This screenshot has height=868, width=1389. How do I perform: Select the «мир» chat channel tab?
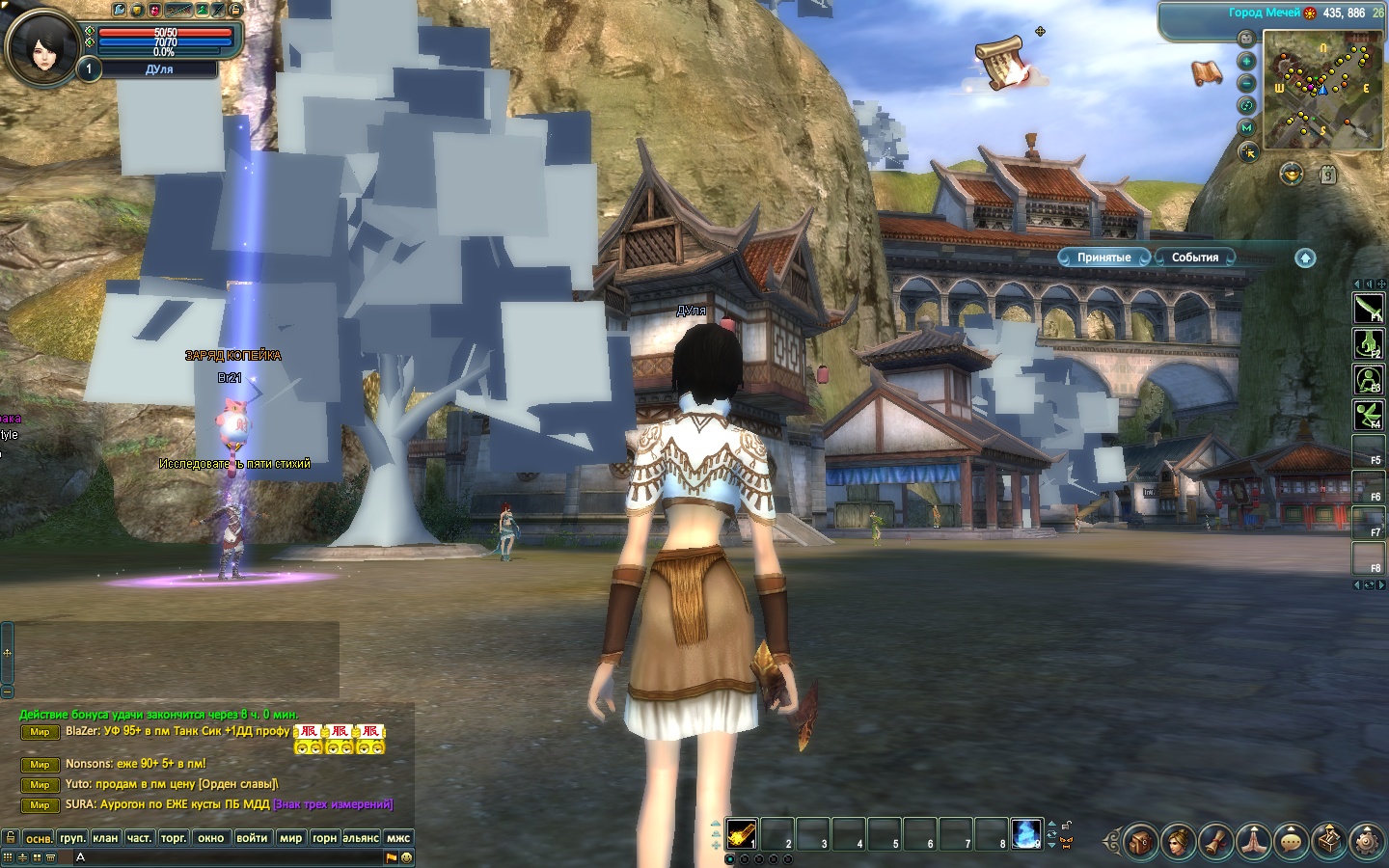point(290,838)
